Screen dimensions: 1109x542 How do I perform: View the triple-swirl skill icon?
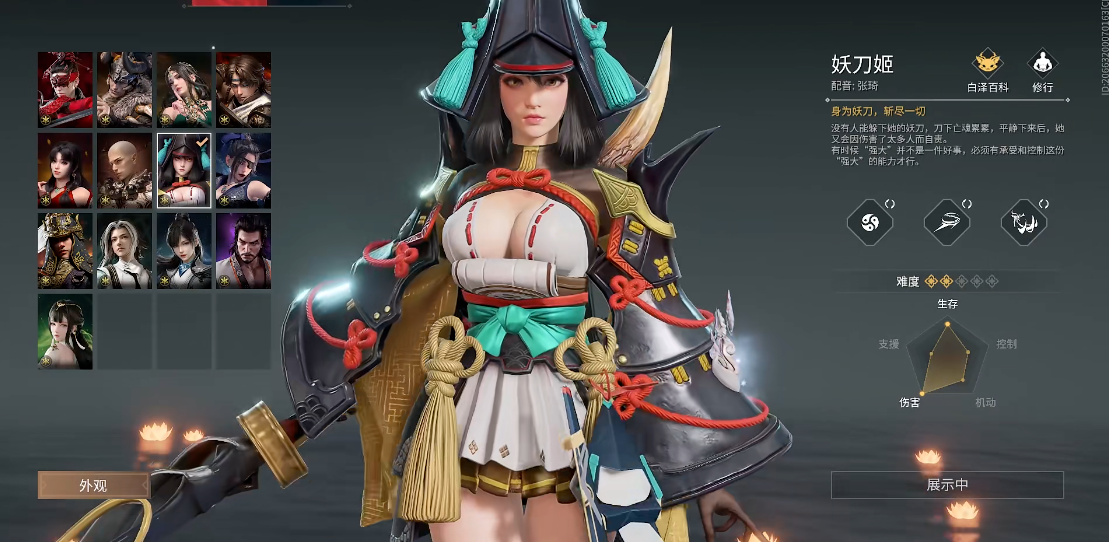869,221
